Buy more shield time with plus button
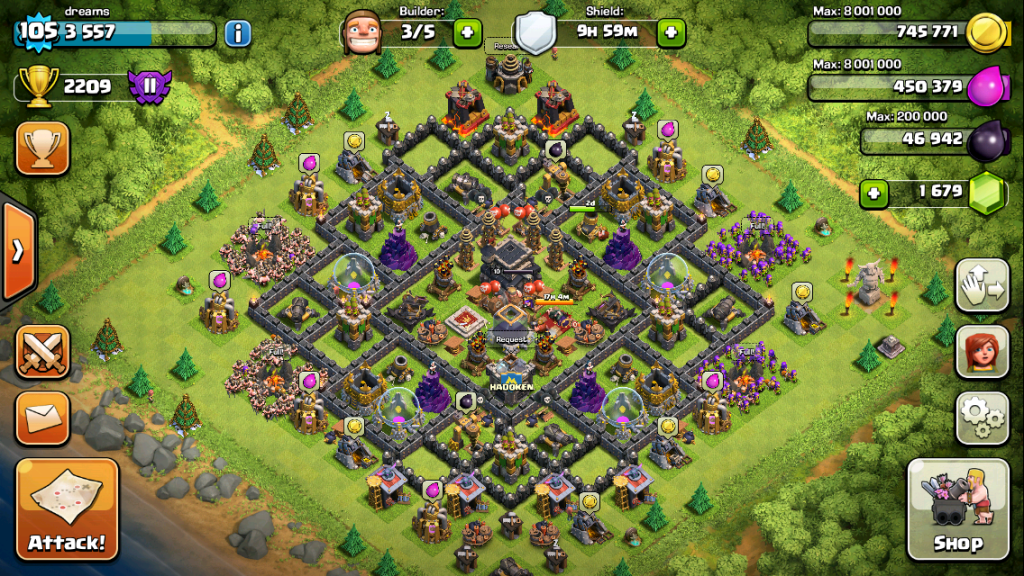Viewport: 1024px width, 576px height. (671, 33)
